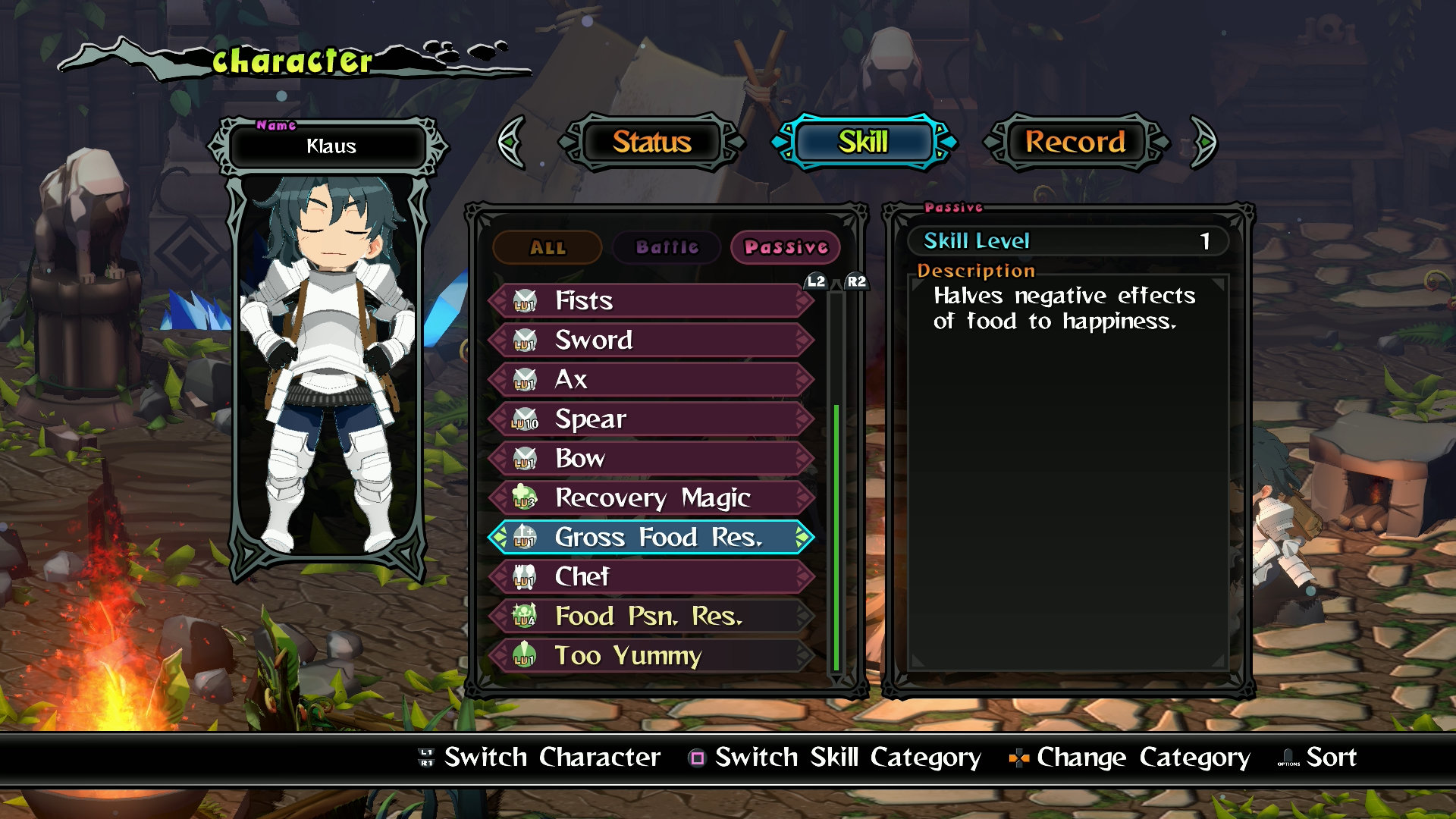Select the Skill tab
1456x819 pixels.
click(x=863, y=142)
